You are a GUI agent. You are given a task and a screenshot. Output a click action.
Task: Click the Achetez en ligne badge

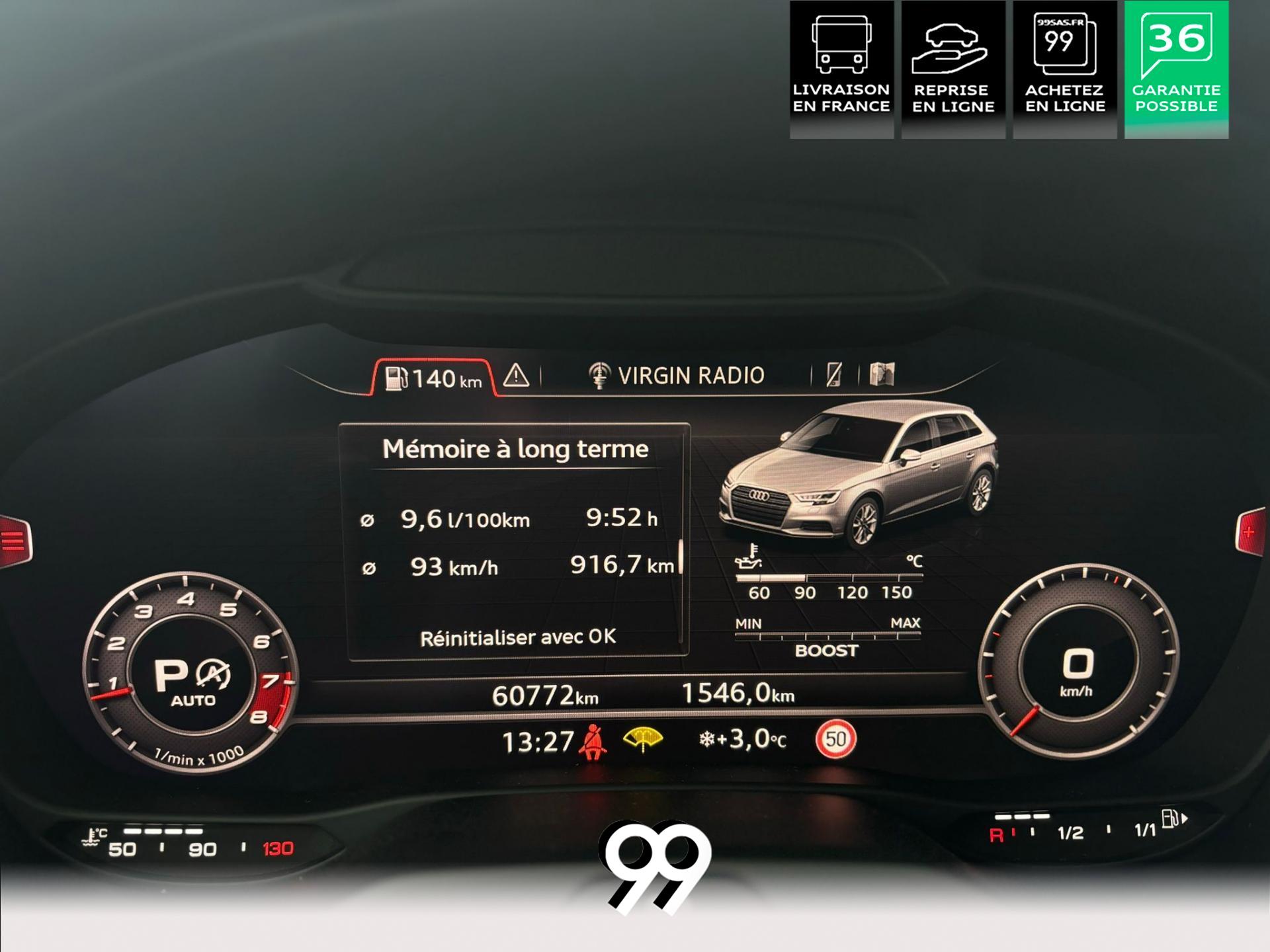[1064, 69]
